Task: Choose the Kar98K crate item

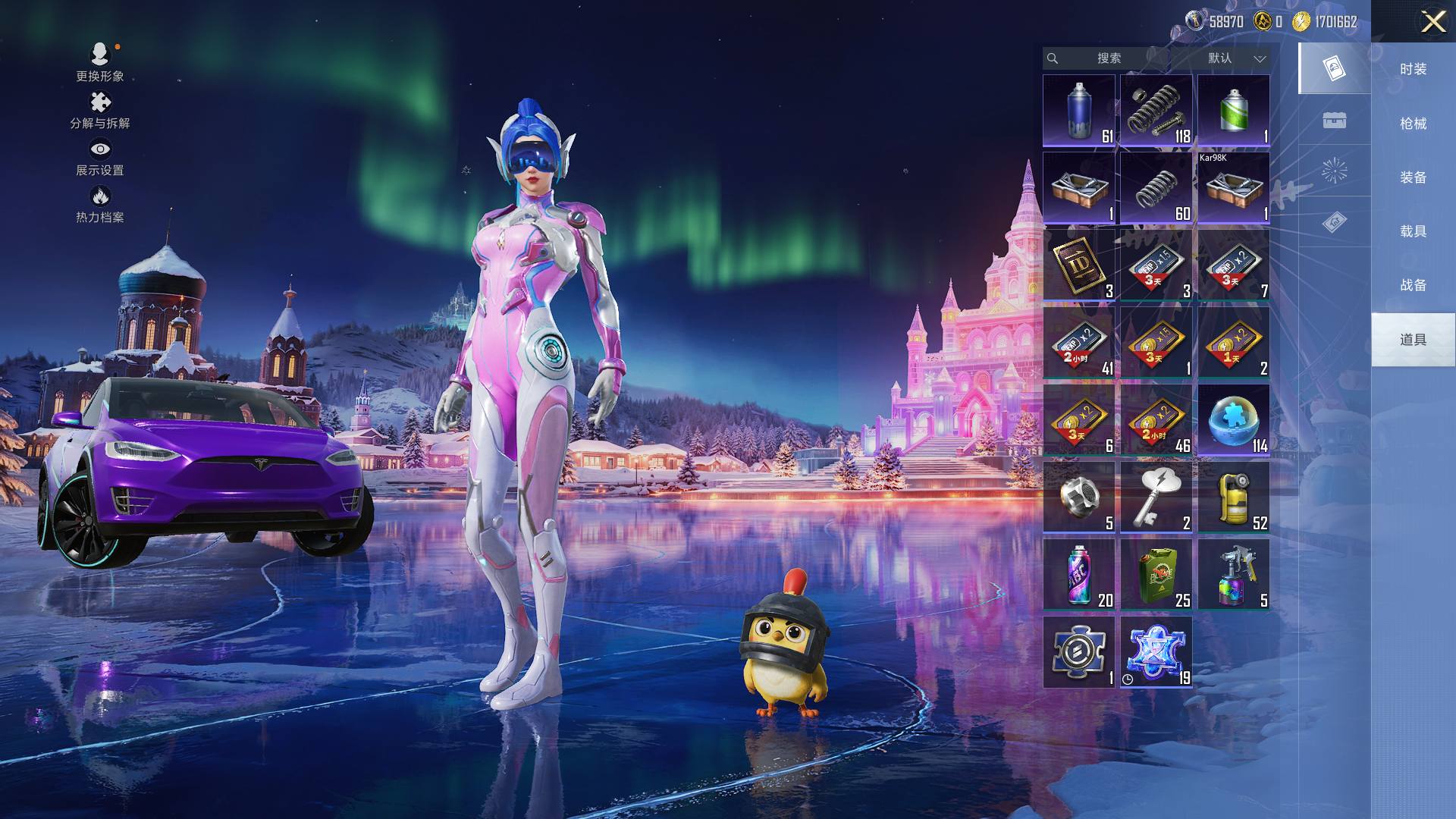Action: (1233, 188)
